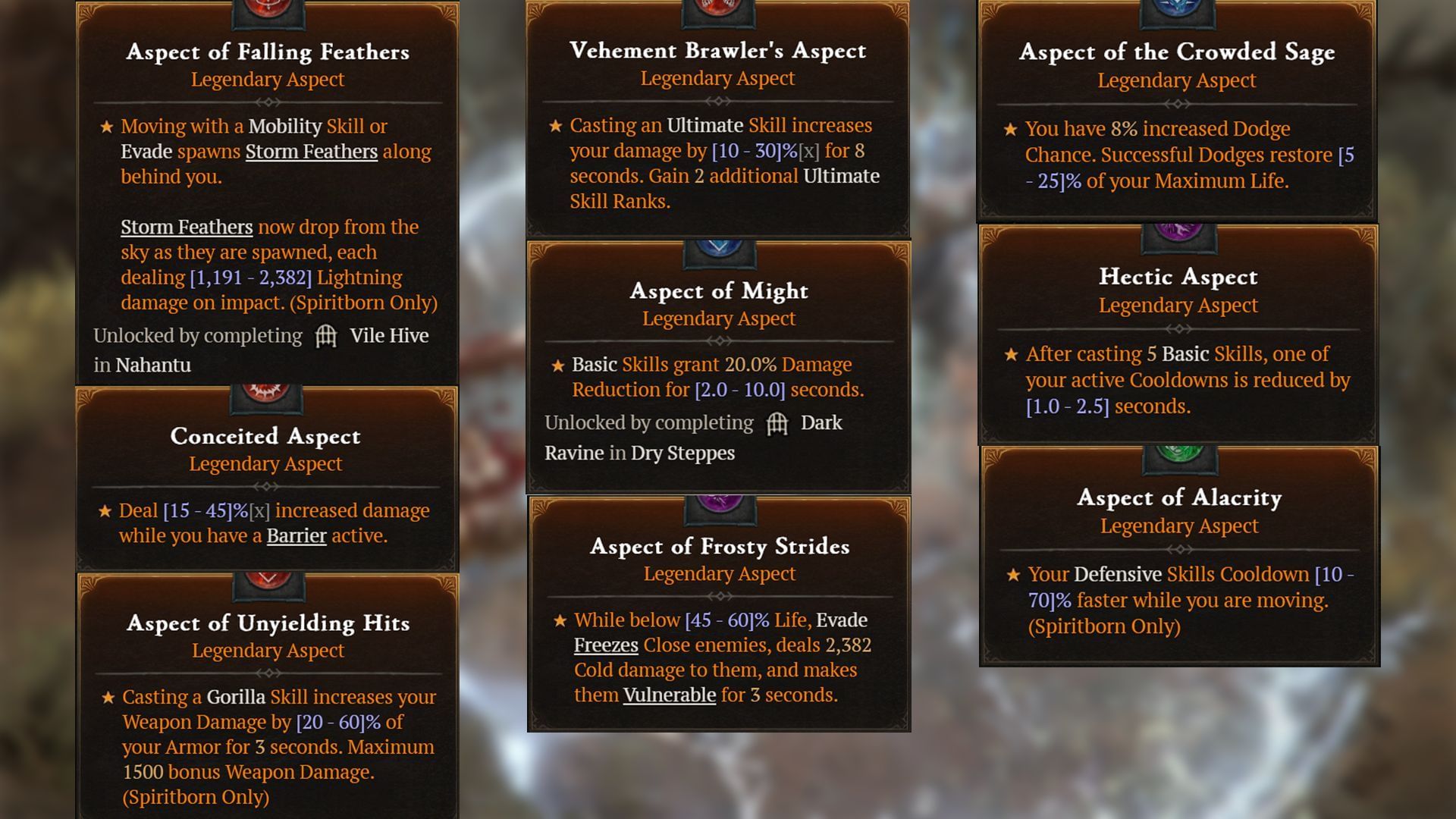Click the star icon beside Hectic Aspect's effect text
This screenshot has height=819, width=1456.
[1011, 353]
